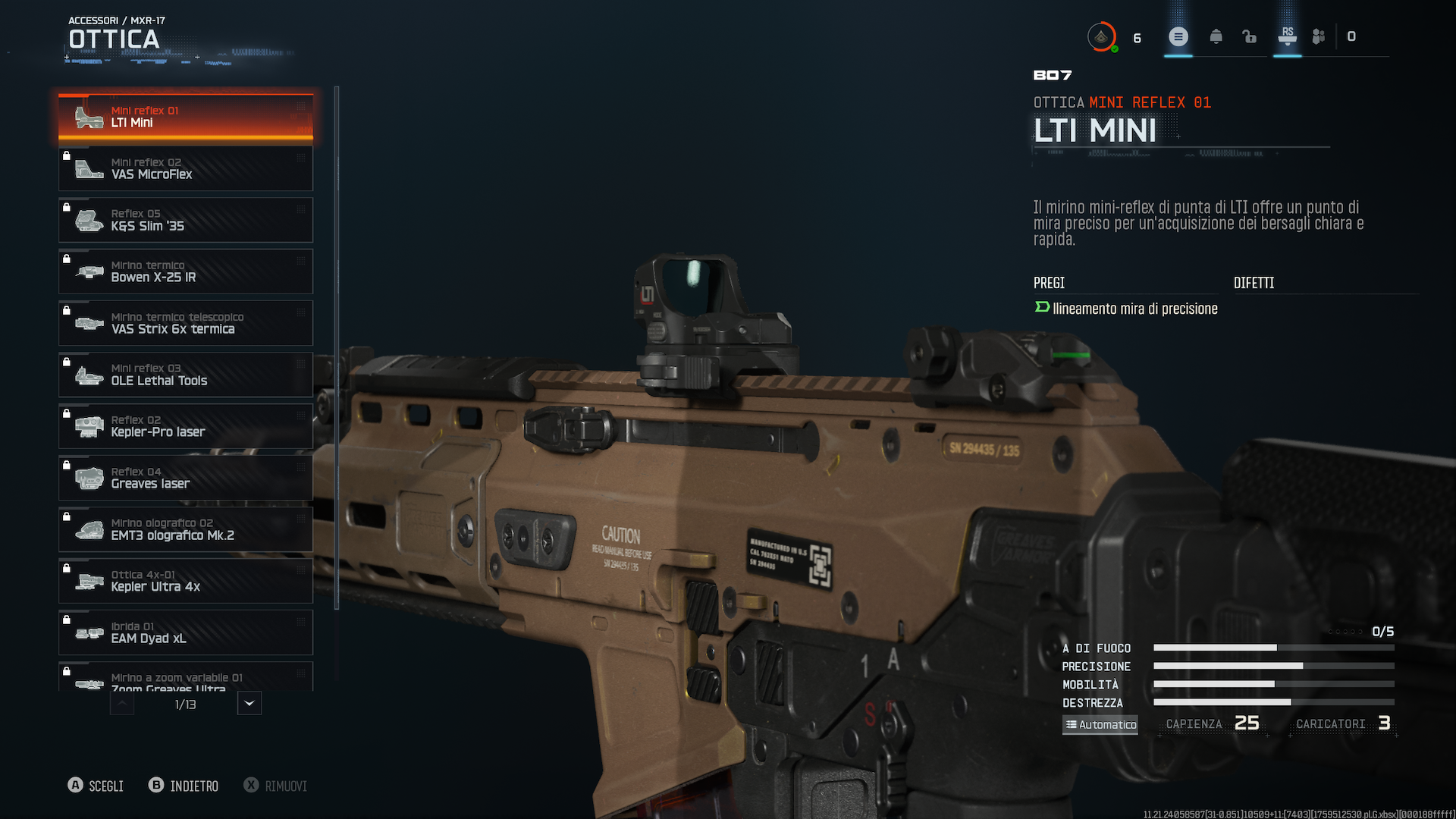Toggle the Automatico fire mode selector
The height and width of the screenshot is (819, 1456).
click(1100, 724)
